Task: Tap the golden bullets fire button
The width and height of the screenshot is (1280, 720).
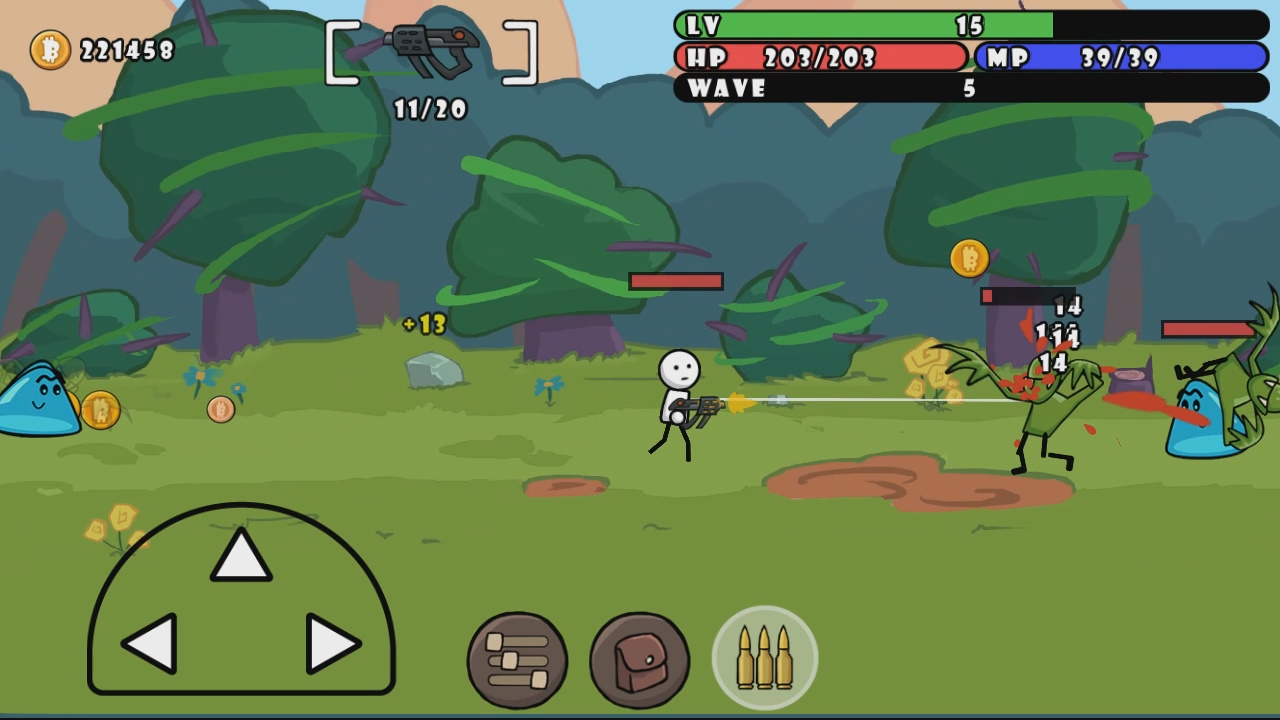Action: click(x=765, y=657)
